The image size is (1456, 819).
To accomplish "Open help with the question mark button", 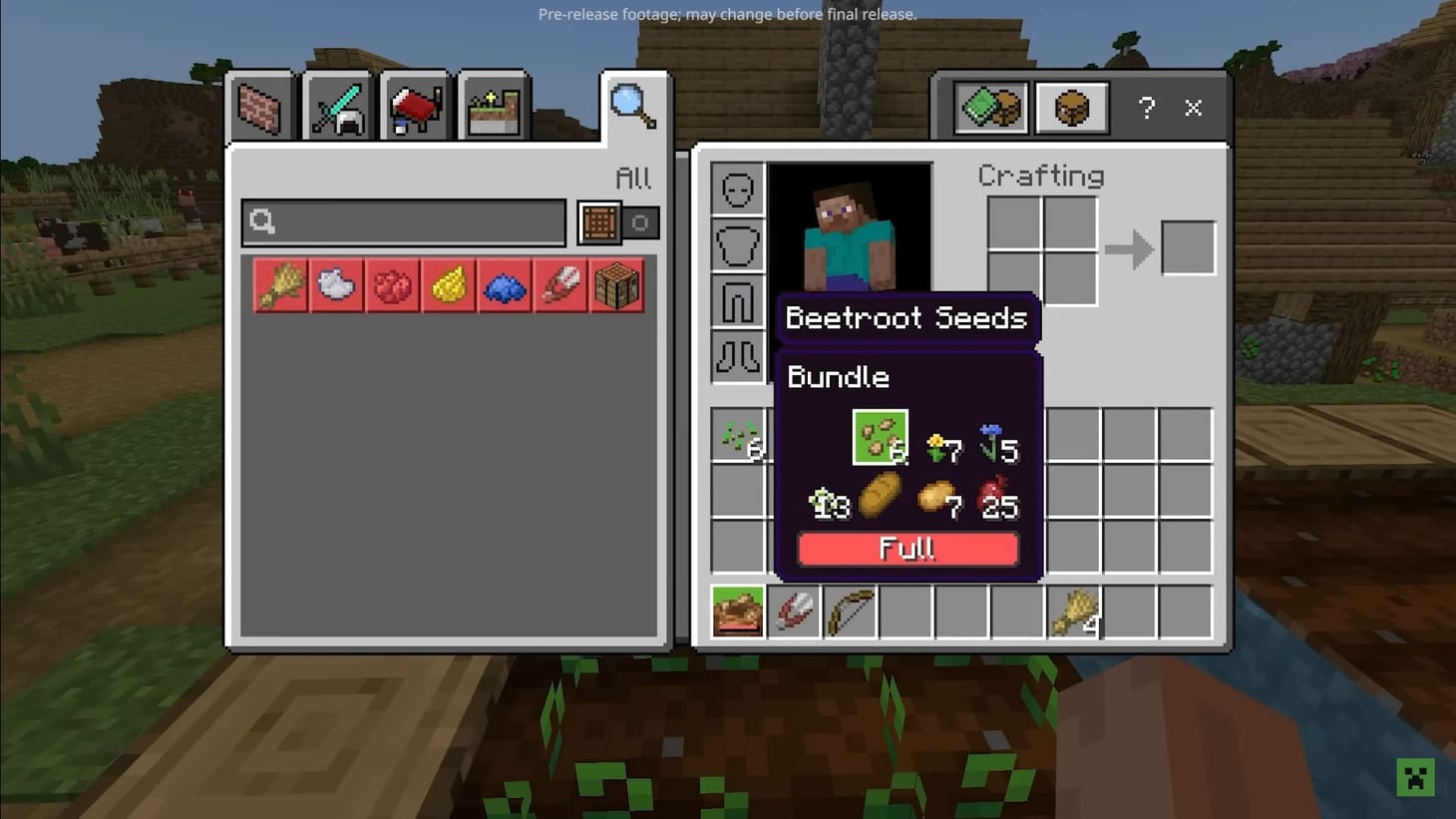I will point(1146,108).
